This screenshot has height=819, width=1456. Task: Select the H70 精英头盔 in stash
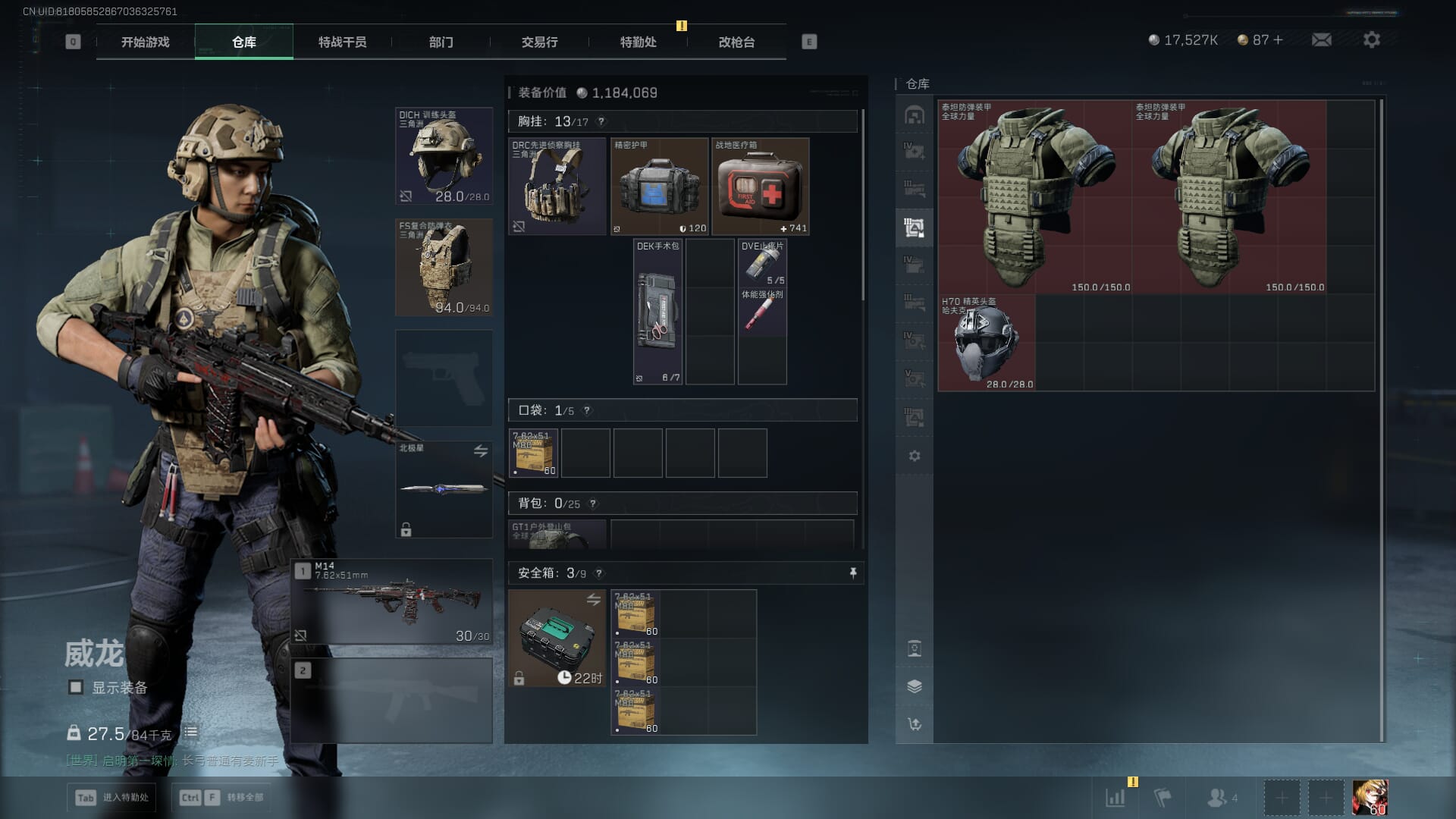tap(986, 343)
